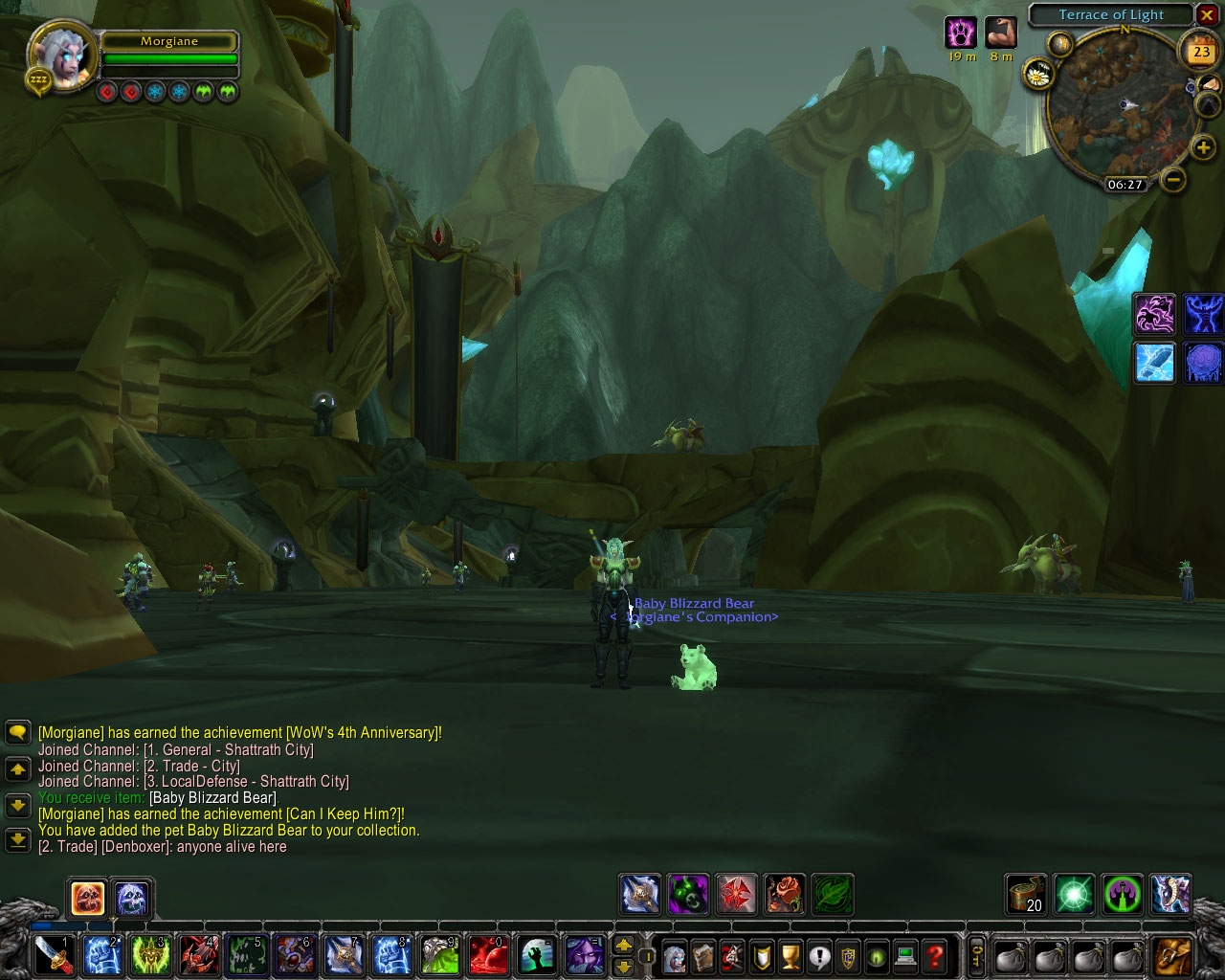
Task: Cast the red blood pool ability in slot 0
Action: (487, 955)
